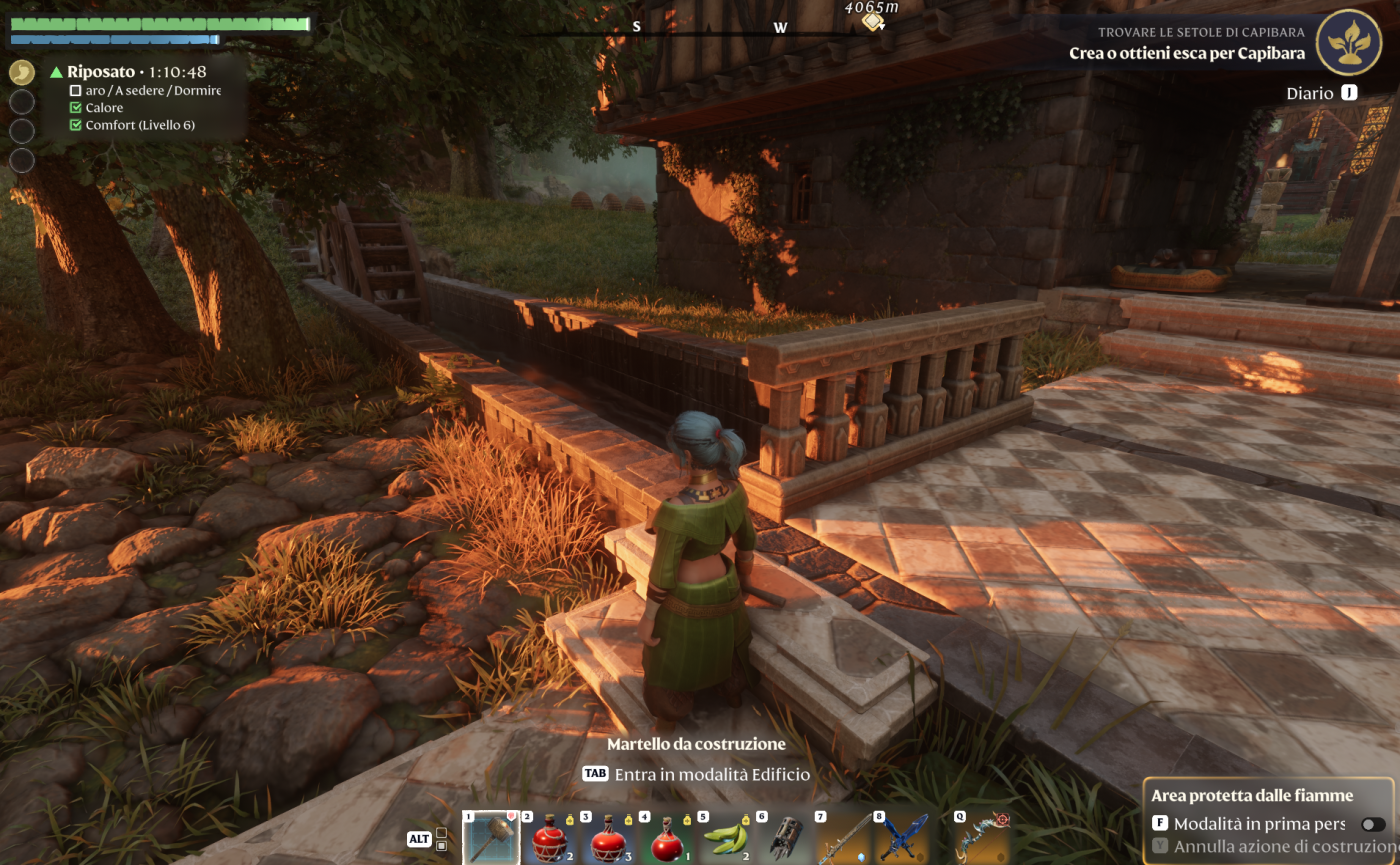Select the red potion in hotbar slot 3

click(x=608, y=838)
